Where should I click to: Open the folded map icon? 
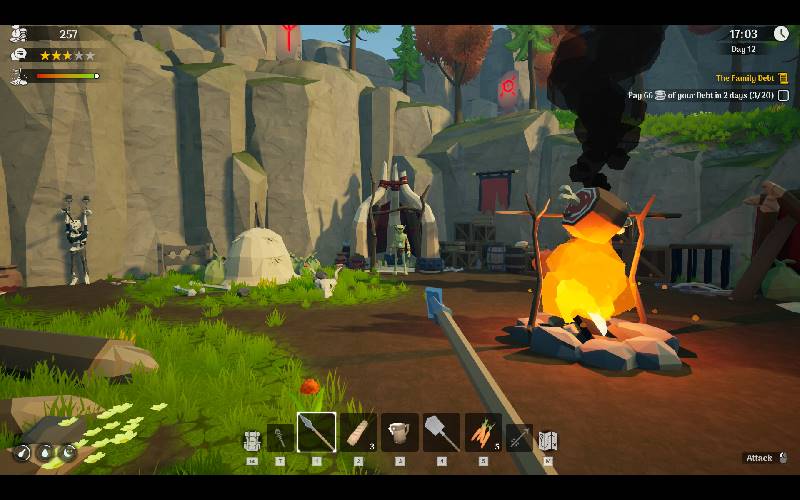(547, 439)
